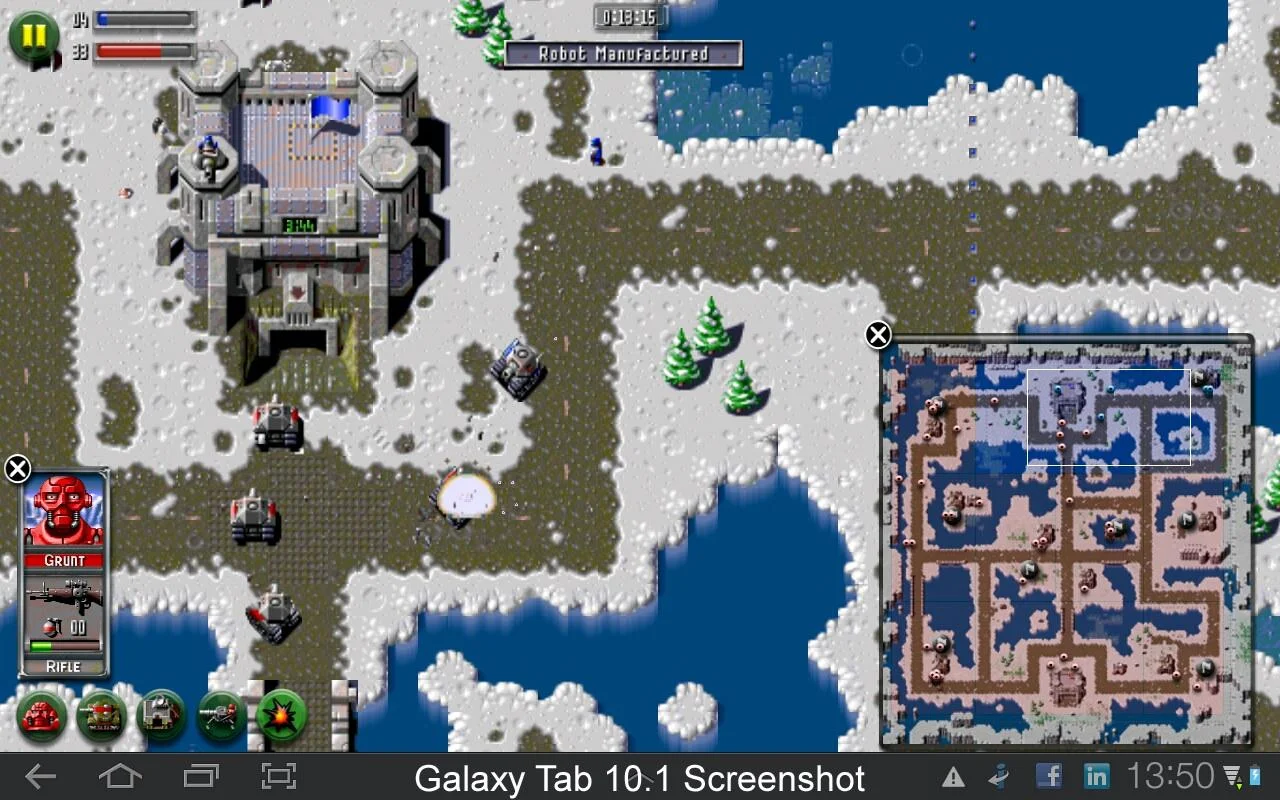Select the red robot units button
This screenshot has height=800, width=1280.
pos(41,716)
